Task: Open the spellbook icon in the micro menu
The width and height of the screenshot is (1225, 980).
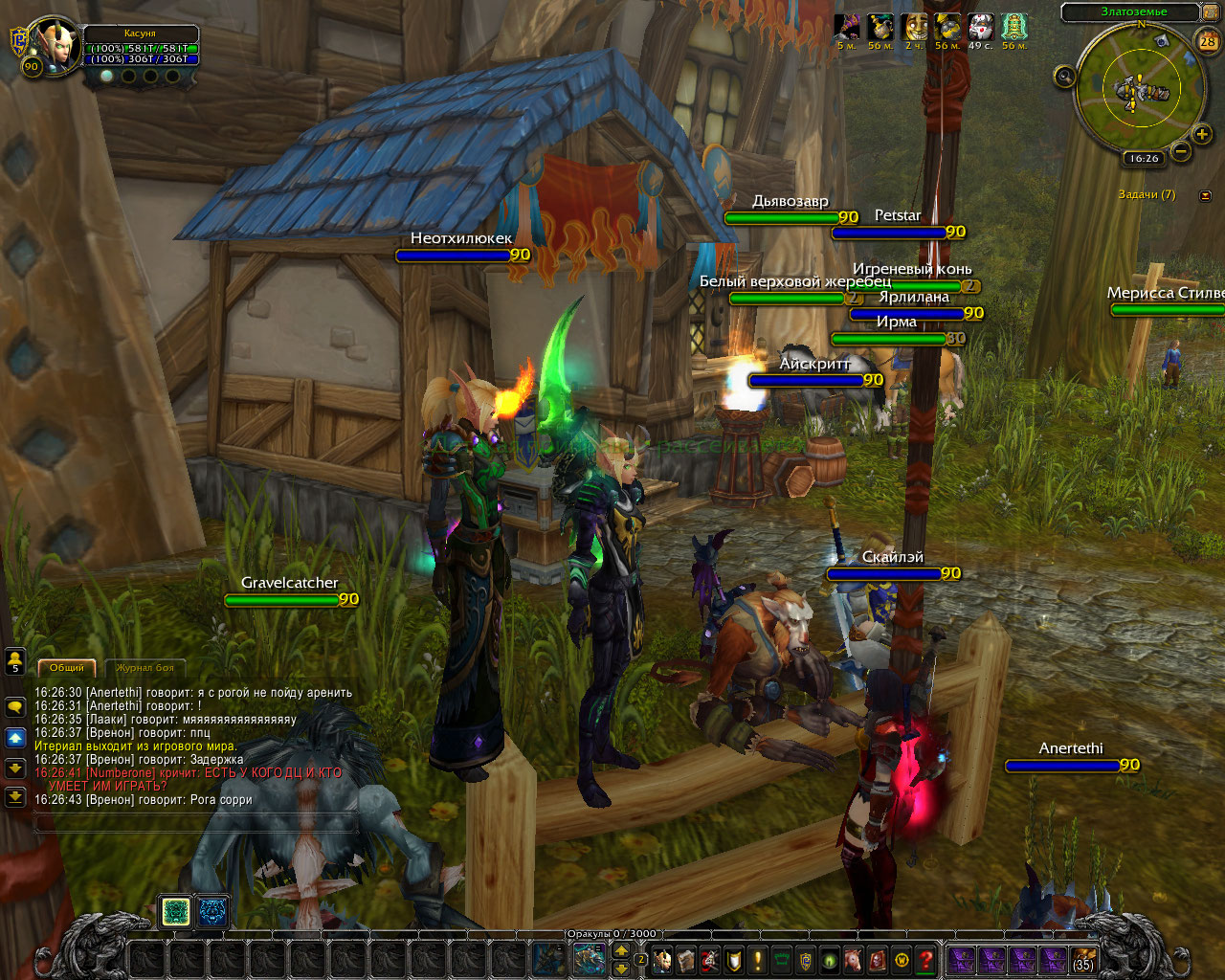Action: click(x=686, y=959)
